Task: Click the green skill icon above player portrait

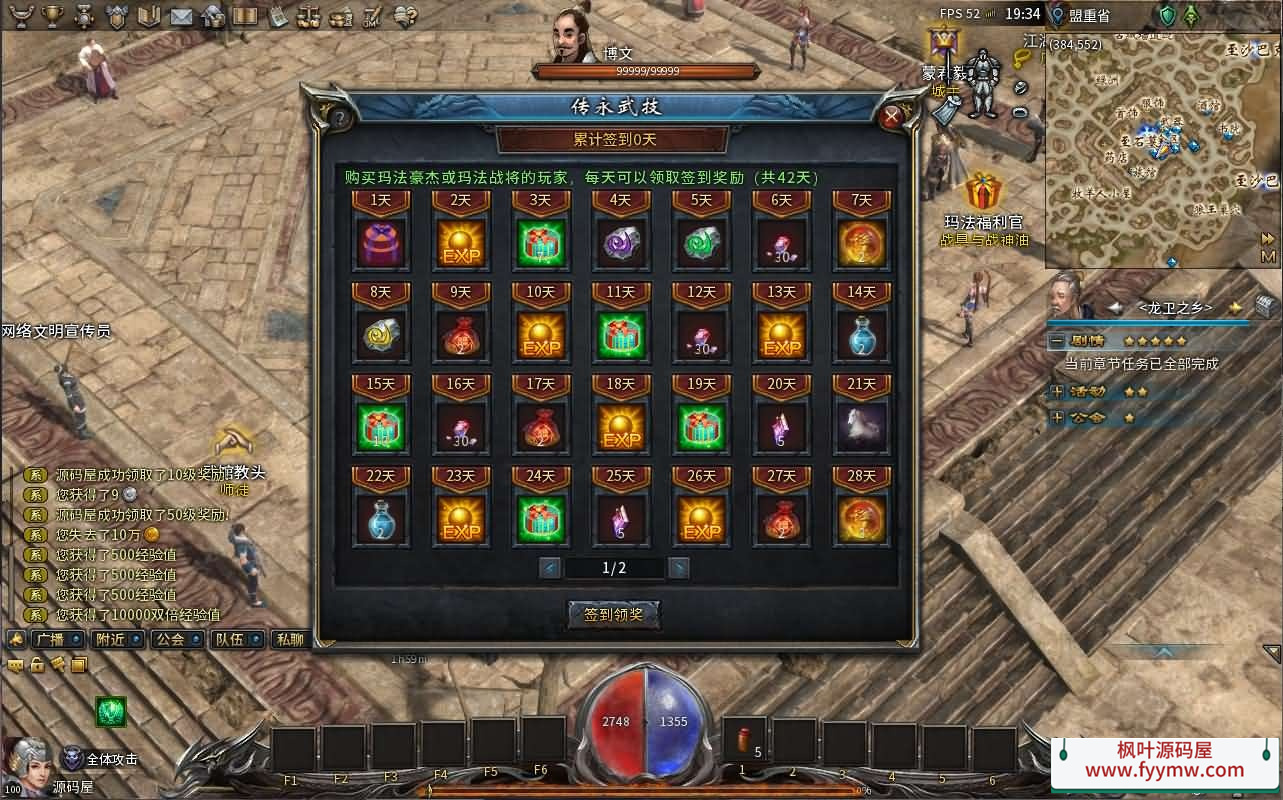Action: [111, 711]
